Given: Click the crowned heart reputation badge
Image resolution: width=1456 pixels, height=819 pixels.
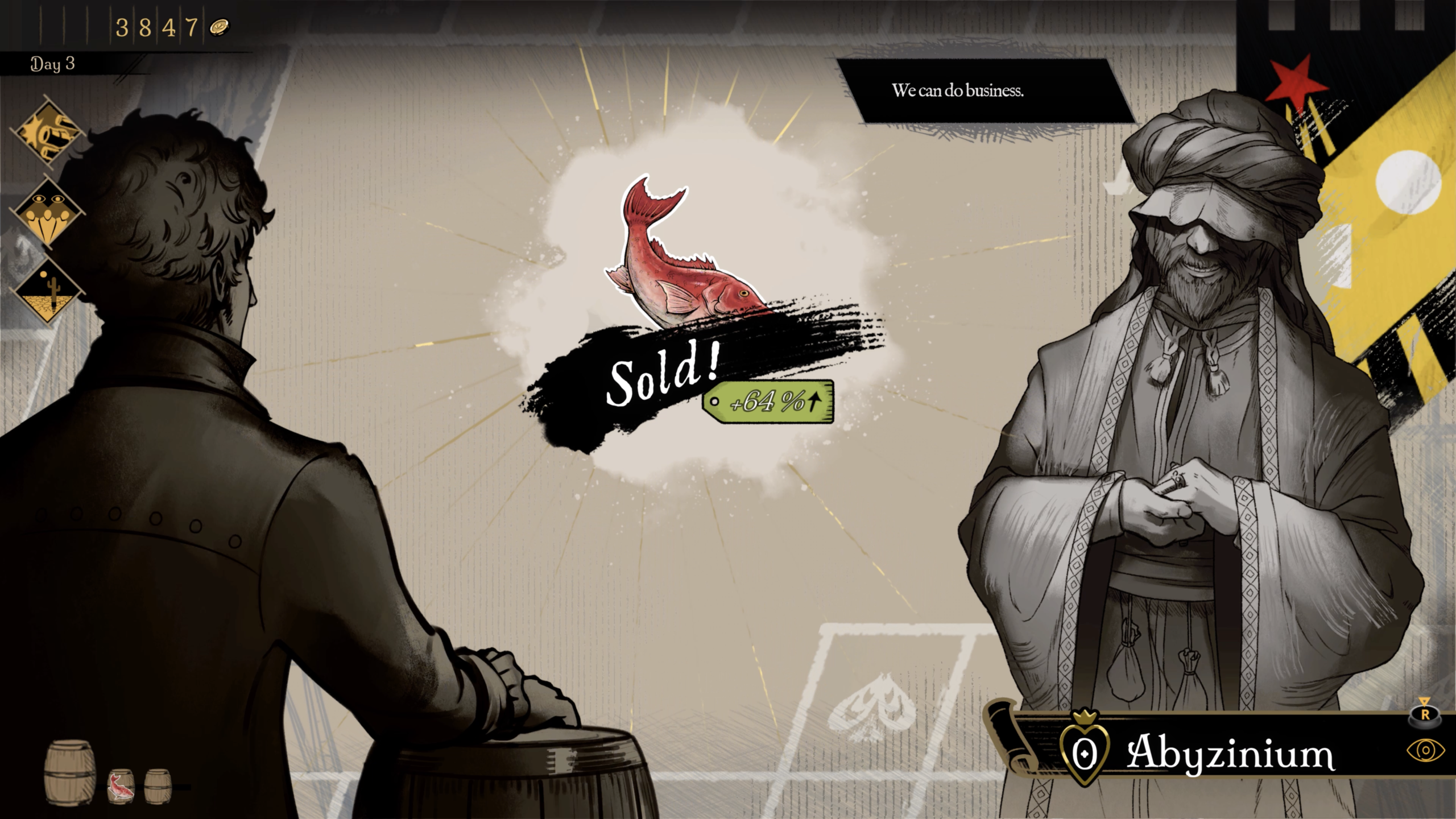Looking at the screenshot, I should pos(1085,751).
